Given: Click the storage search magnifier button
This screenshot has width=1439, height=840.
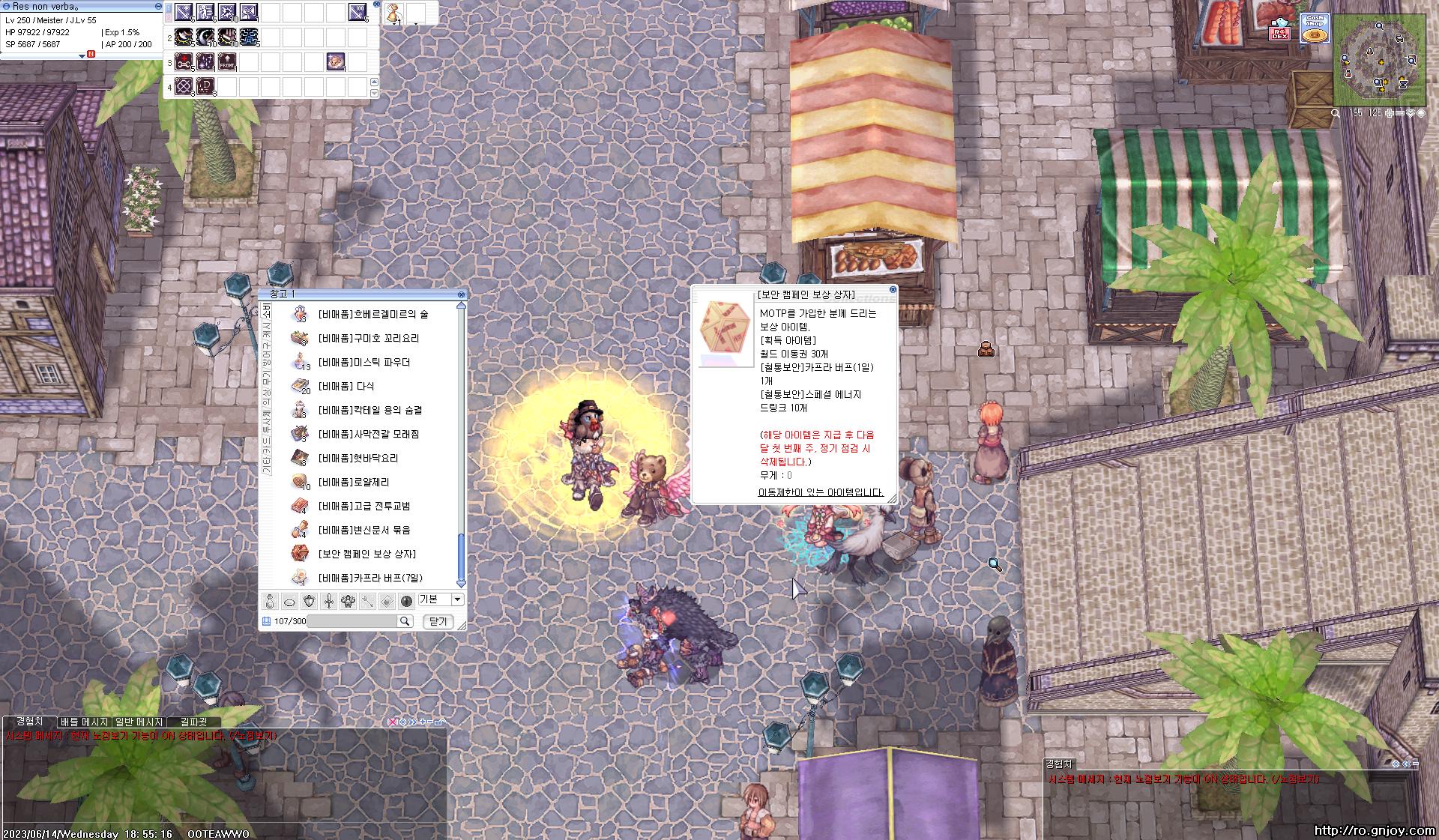Looking at the screenshot, I should click(405, 621).
